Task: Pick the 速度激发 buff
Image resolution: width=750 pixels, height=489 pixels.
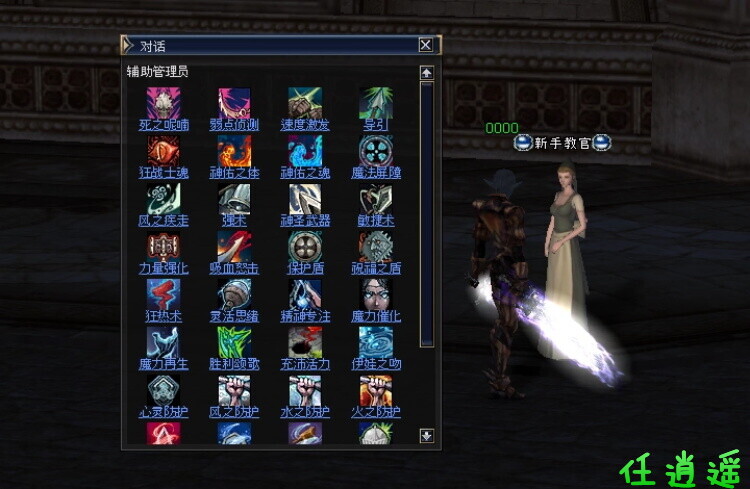Action: tap(305, 103)
